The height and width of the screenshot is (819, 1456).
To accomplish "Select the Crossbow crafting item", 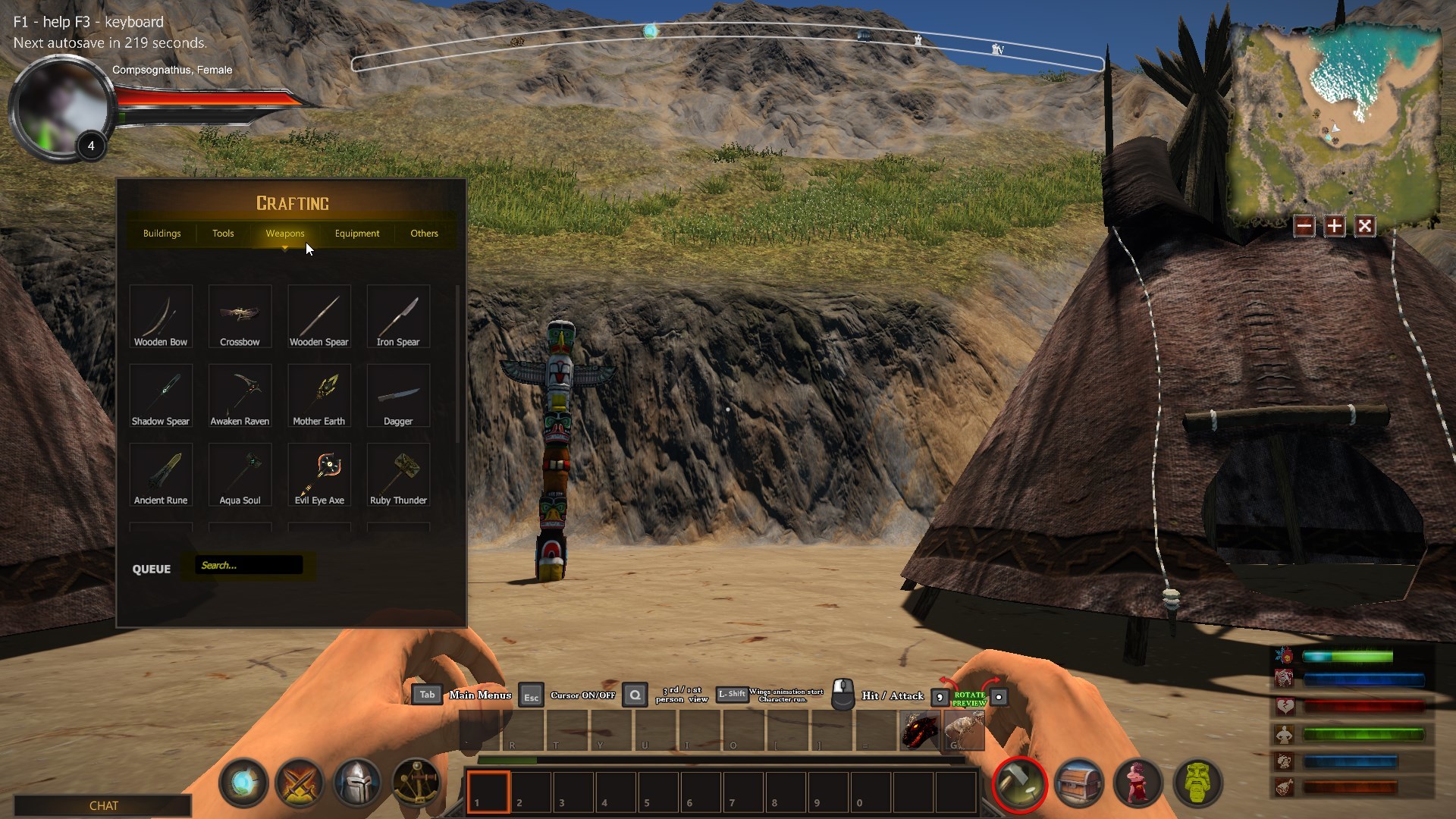I will pos(240,317).
